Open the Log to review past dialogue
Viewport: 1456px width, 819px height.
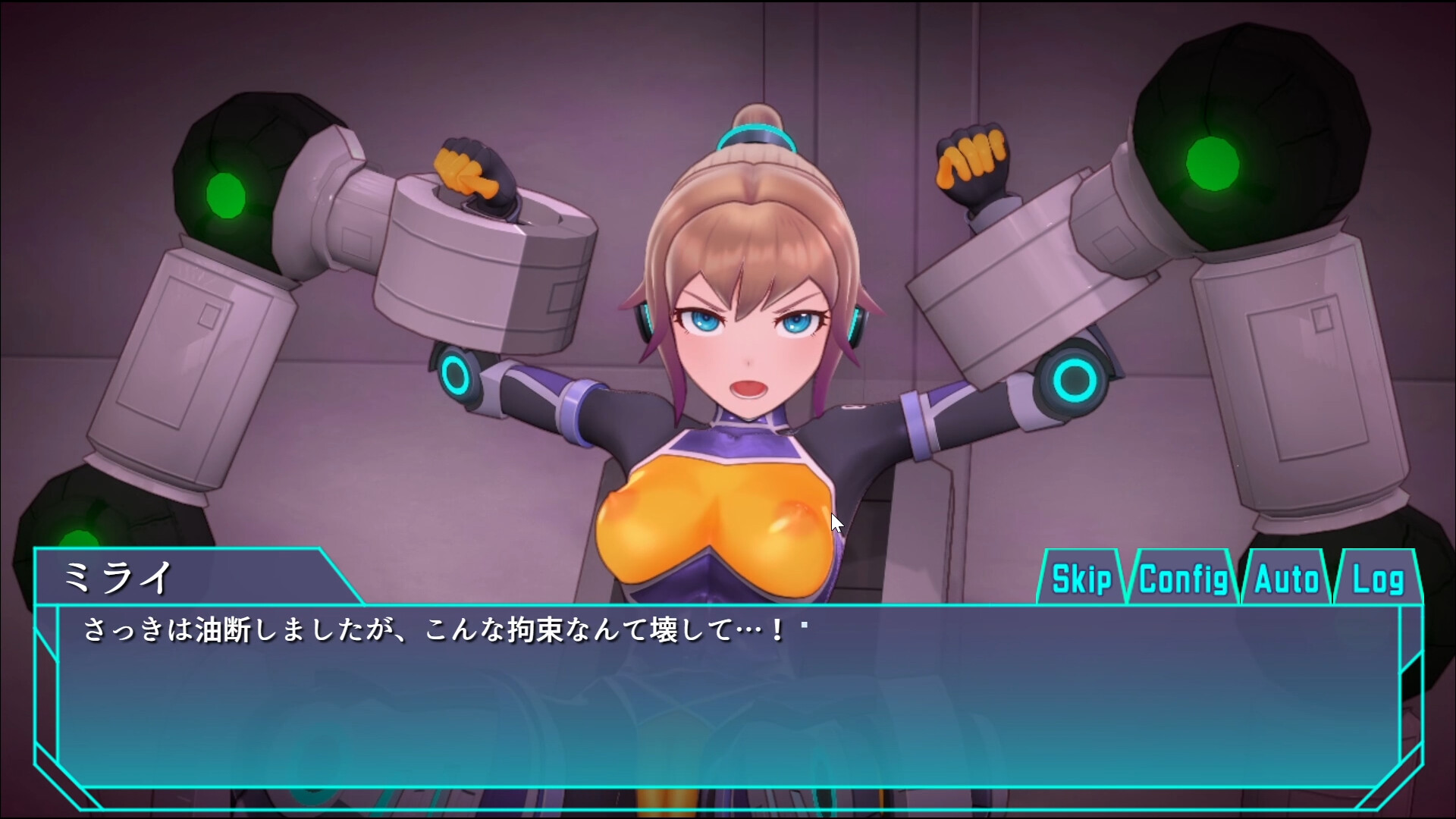pyautogui.click(x=1379, y=579)
